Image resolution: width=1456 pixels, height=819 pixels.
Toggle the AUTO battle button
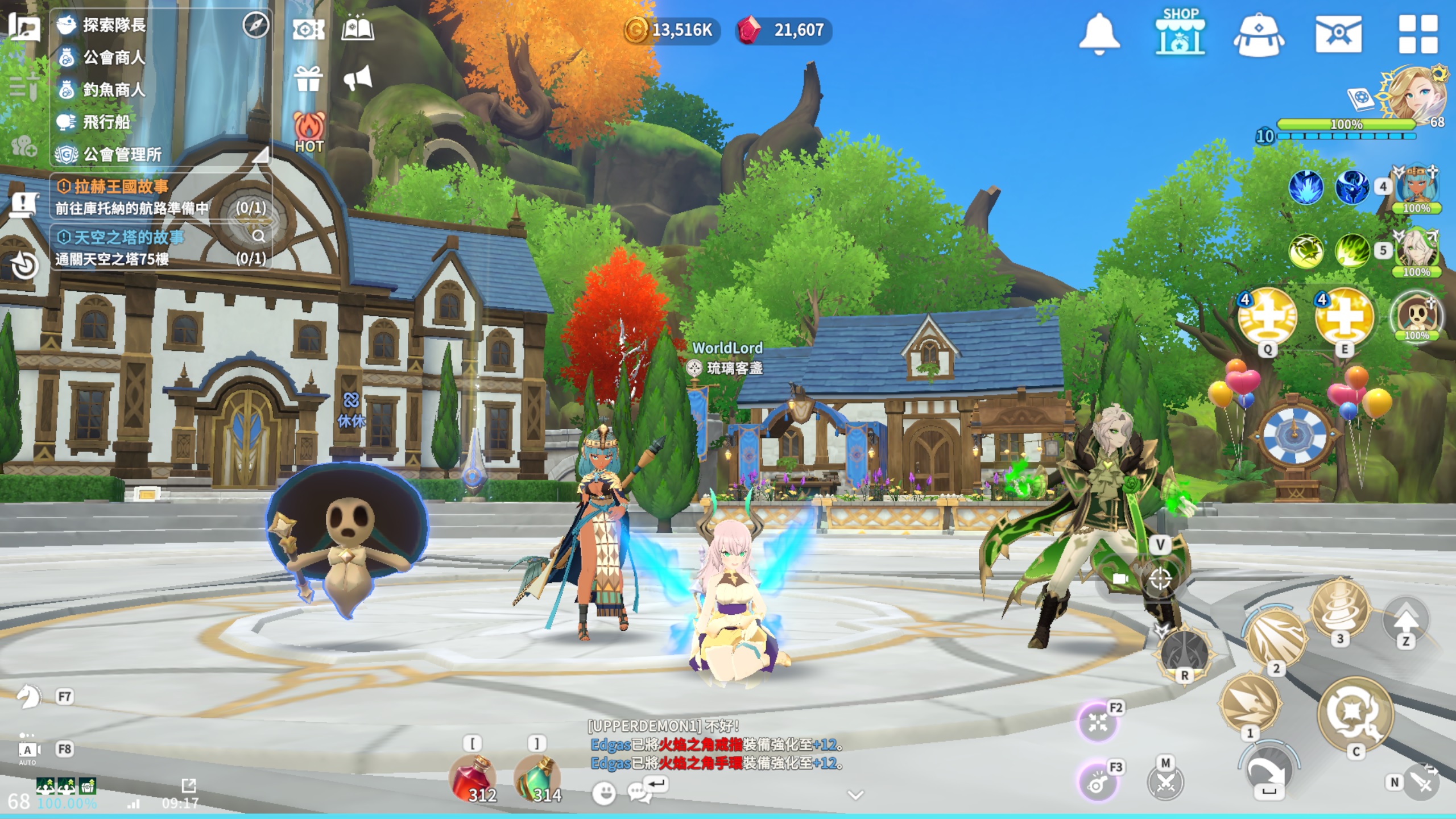pyautogui.click(x=27, y=752)
